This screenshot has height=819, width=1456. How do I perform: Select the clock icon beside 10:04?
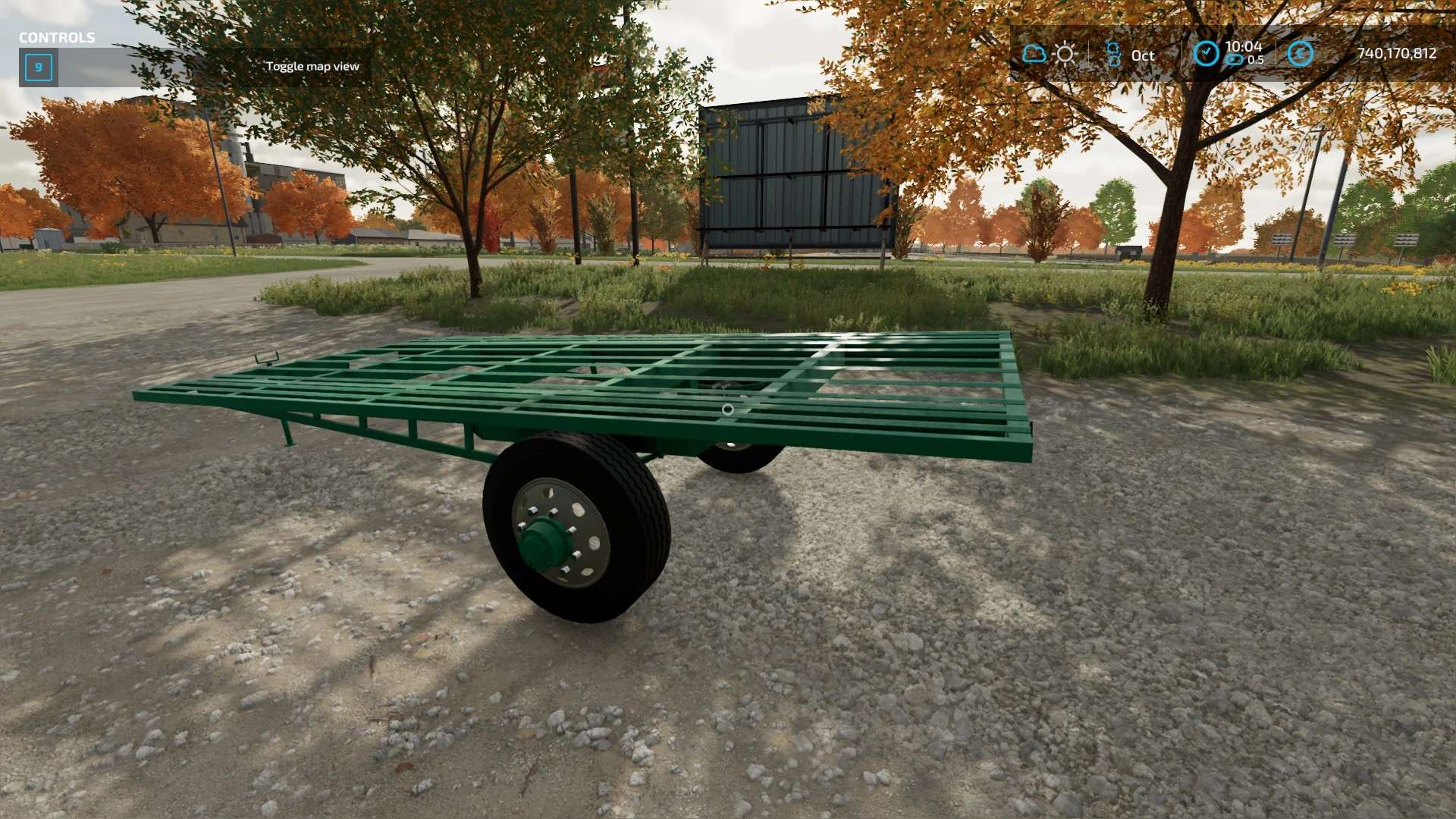1206,53
